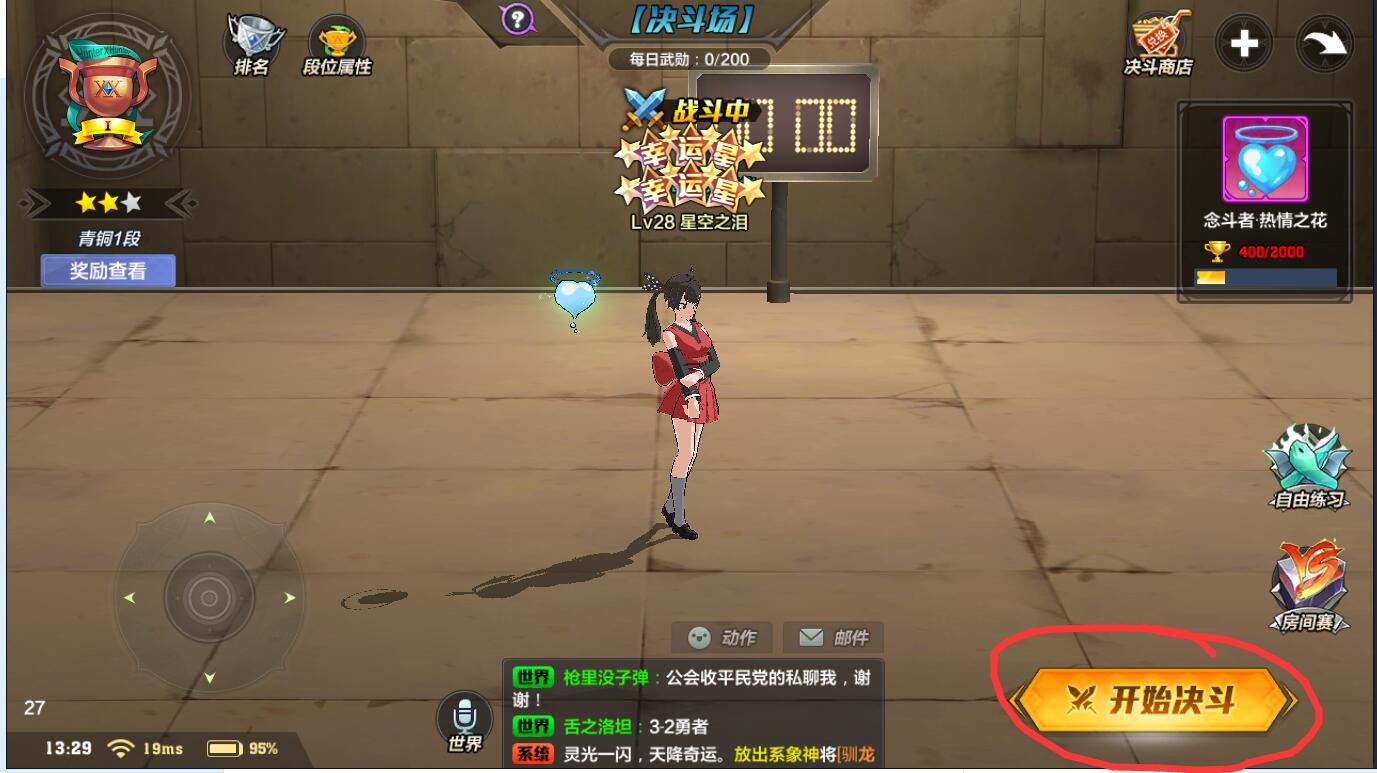
Task: Open the 排名 ranking icon
Action: click(250, 44)
